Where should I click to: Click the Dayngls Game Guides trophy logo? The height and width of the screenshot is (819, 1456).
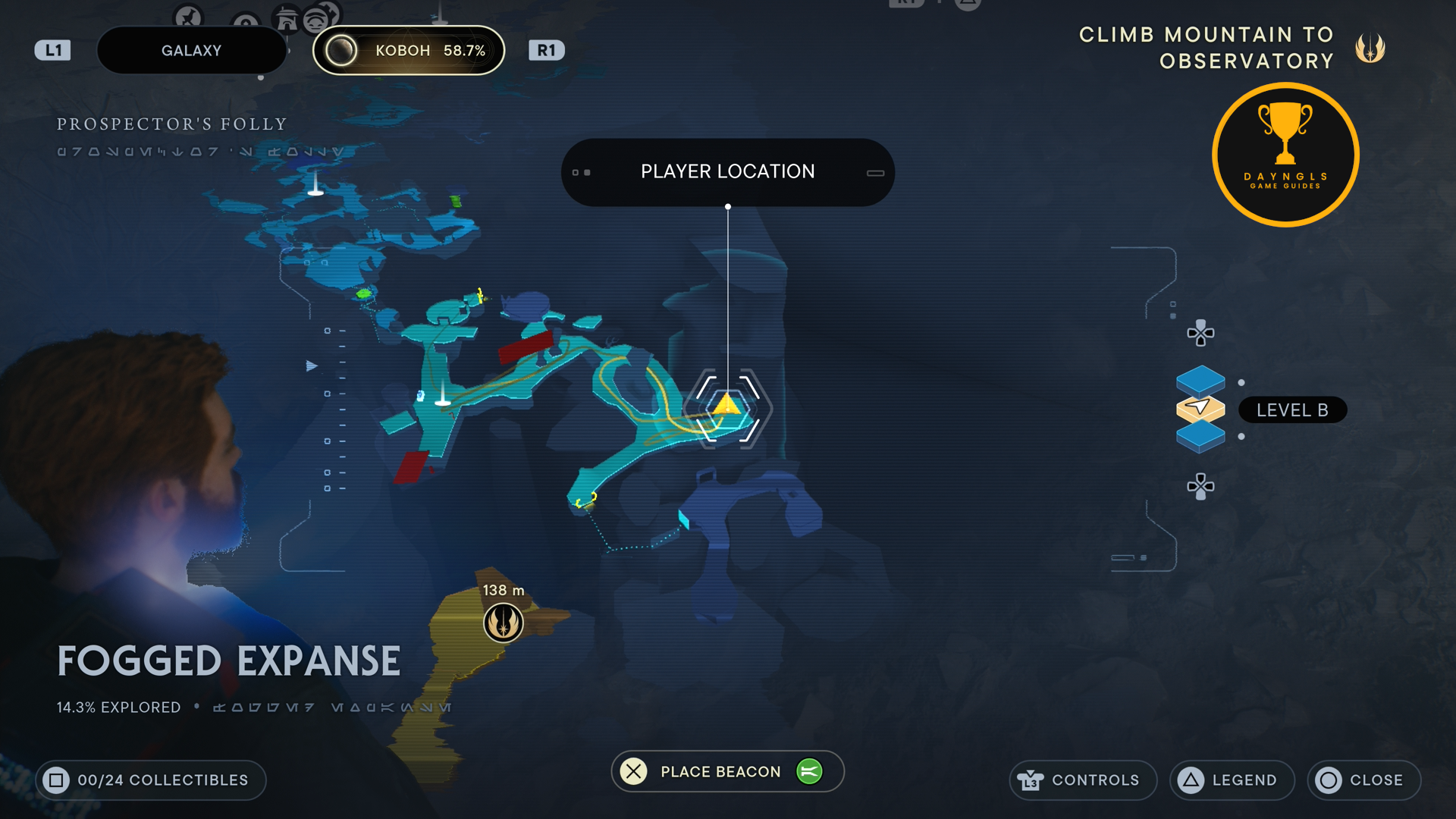[1285, 155]
